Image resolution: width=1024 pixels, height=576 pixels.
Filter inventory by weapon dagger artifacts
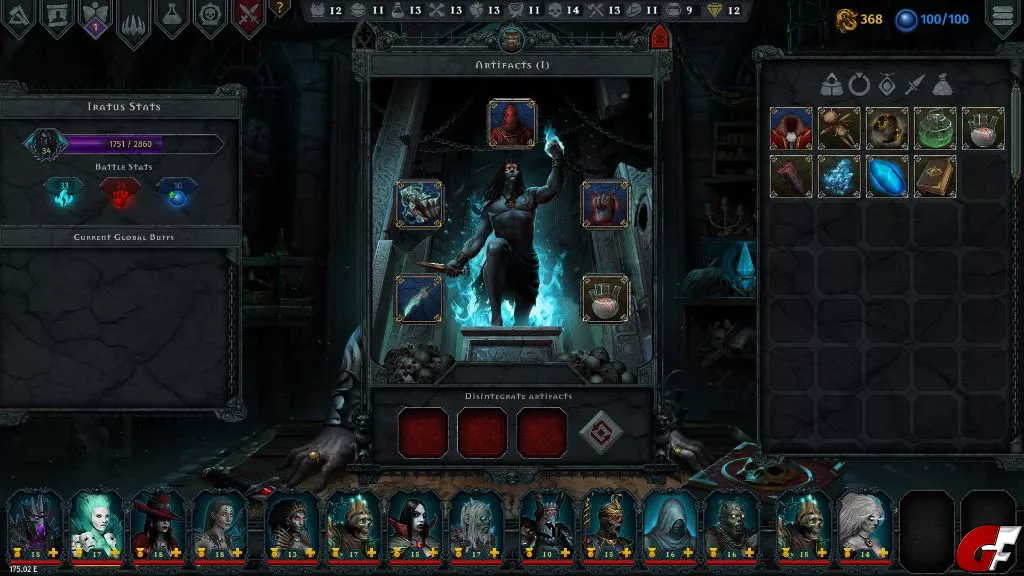click(x=913, y=86)
